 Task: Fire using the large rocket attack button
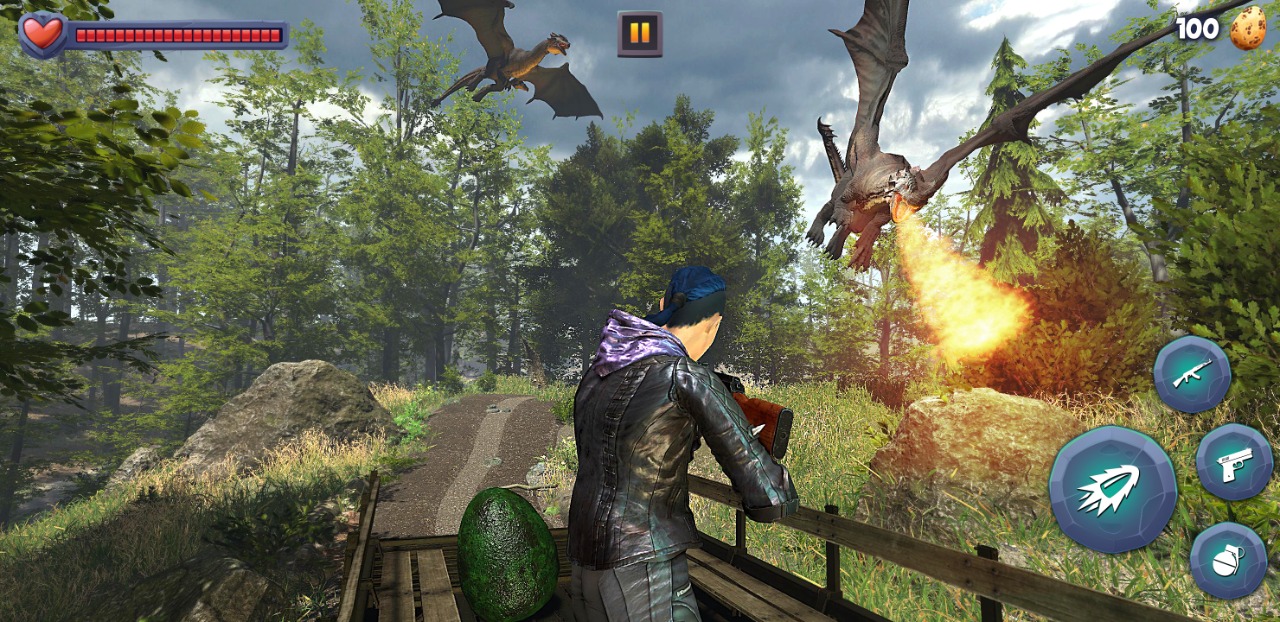click(x=1112, y=489)
